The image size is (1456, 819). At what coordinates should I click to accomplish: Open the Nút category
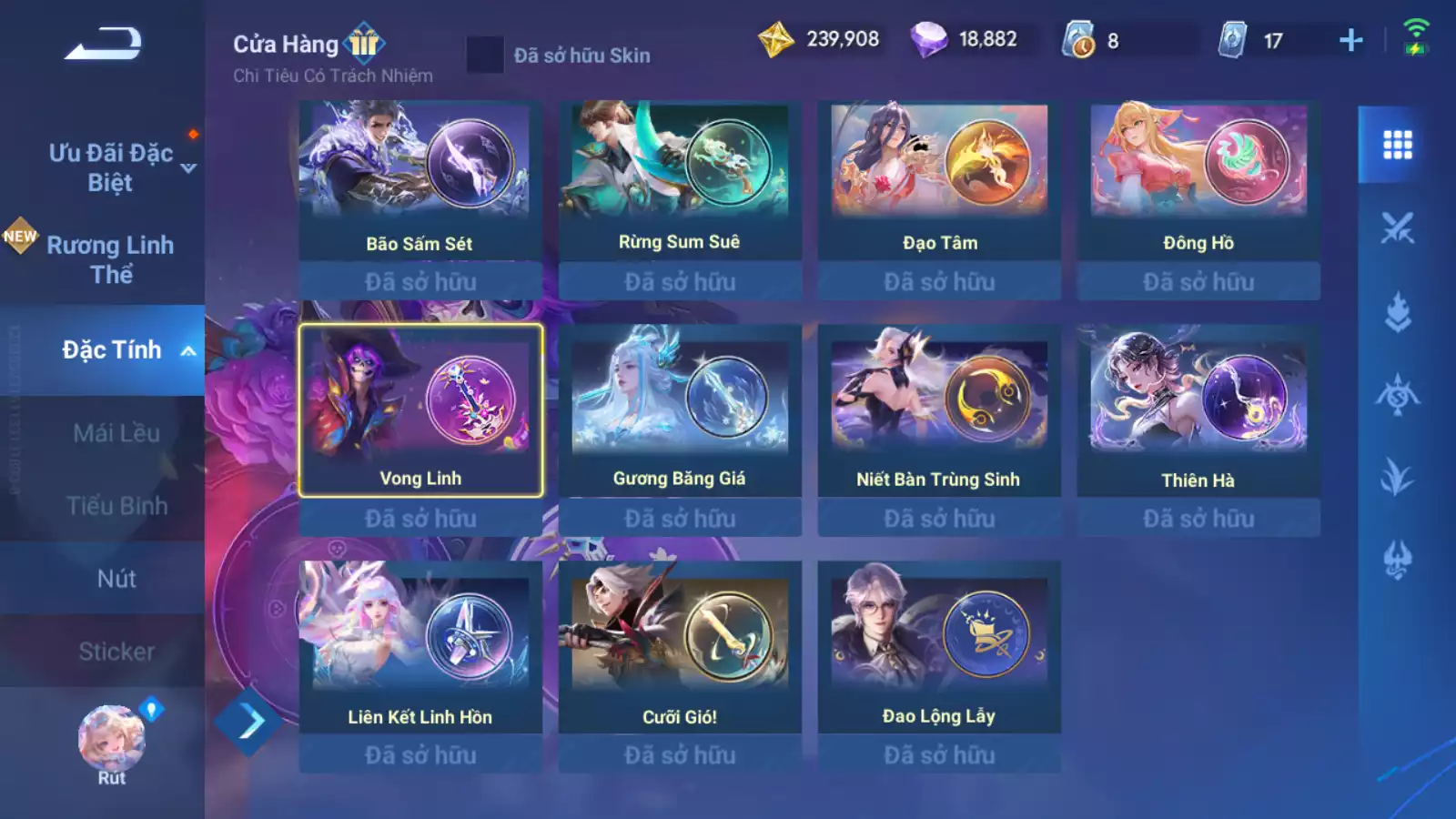(x=116, y=579)
